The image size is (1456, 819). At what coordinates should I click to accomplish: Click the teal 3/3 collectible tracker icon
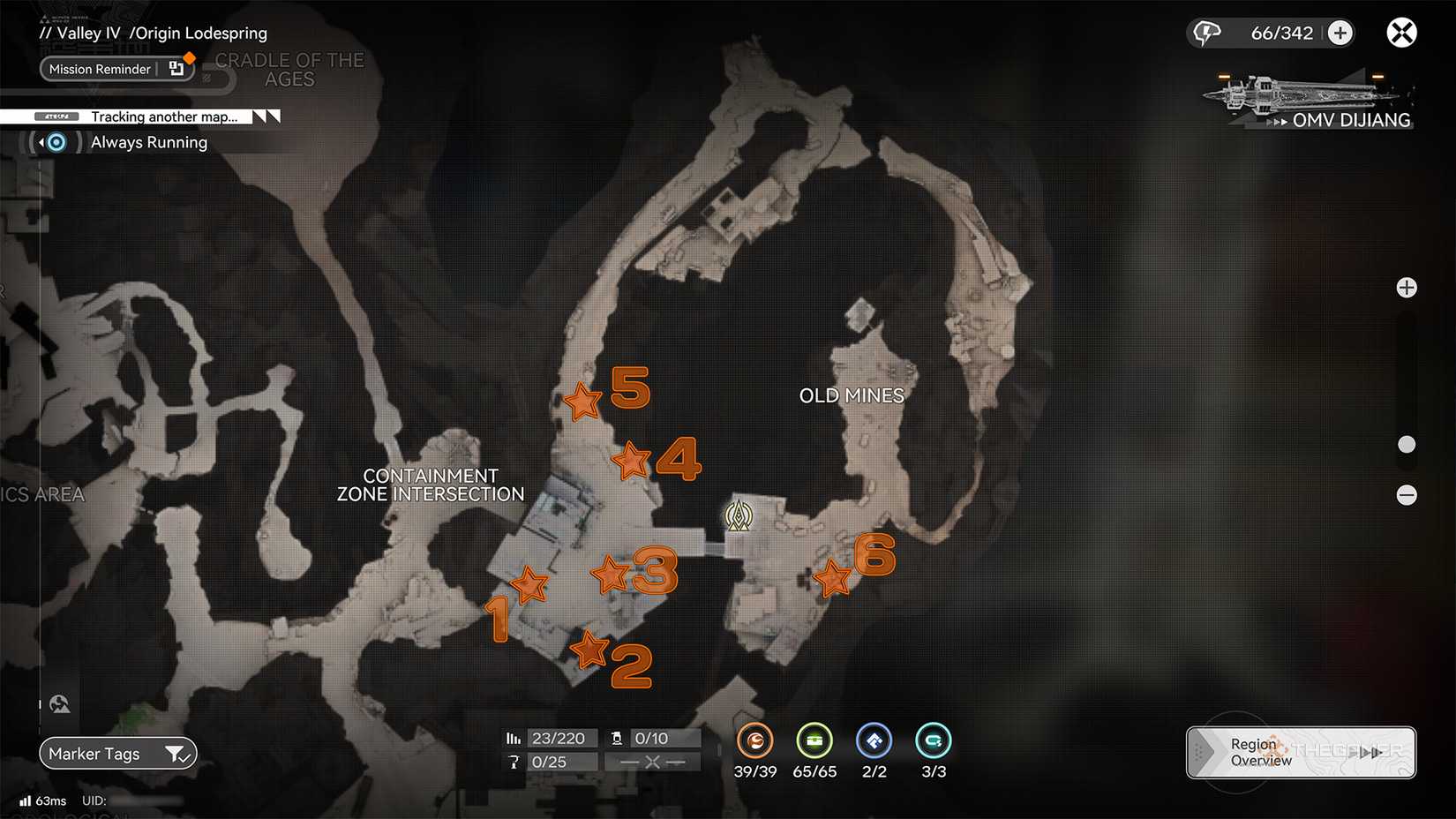coord(932,742)
